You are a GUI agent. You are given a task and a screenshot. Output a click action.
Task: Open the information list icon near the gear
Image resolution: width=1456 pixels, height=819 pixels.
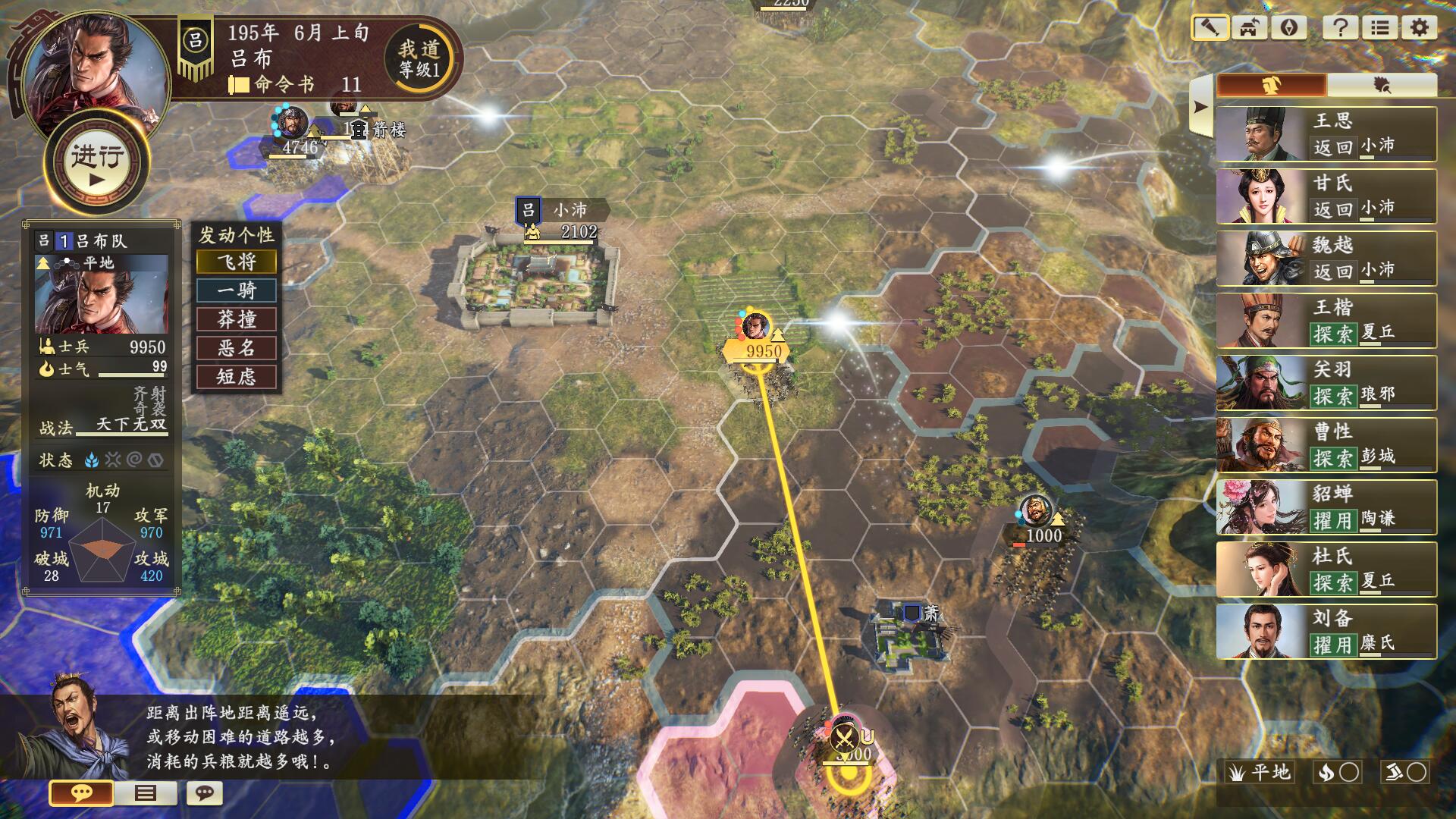pyautogui.click(x=1381, y=29)
